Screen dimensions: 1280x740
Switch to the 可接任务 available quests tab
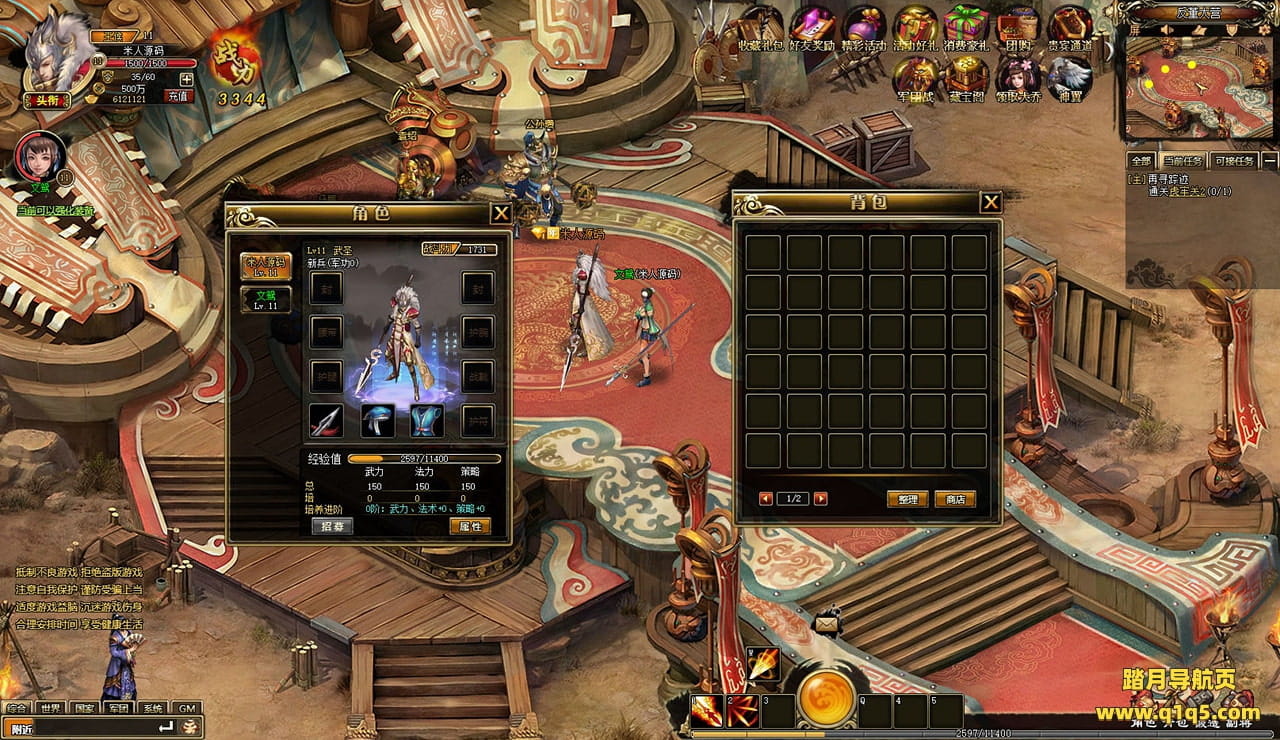(1232, 161)
